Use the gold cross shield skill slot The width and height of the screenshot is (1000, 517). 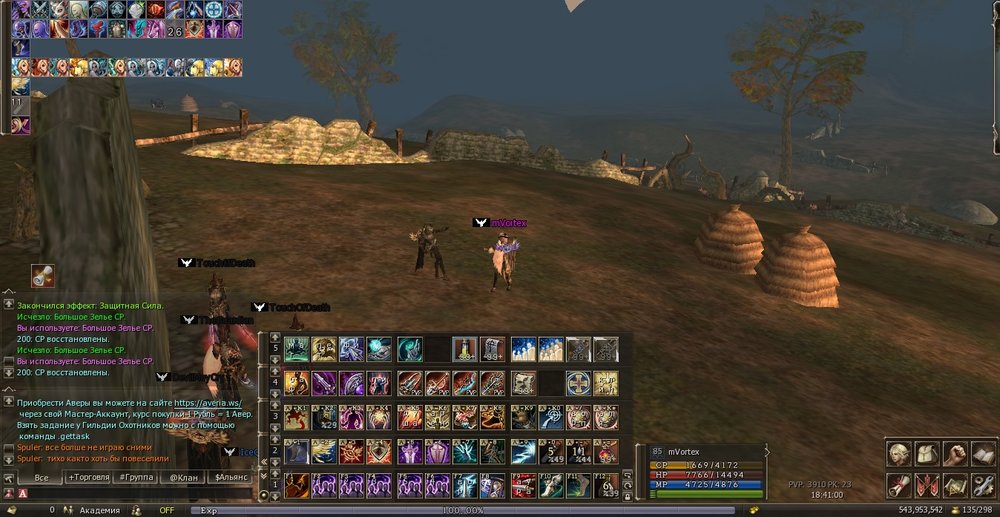point(578,383)
